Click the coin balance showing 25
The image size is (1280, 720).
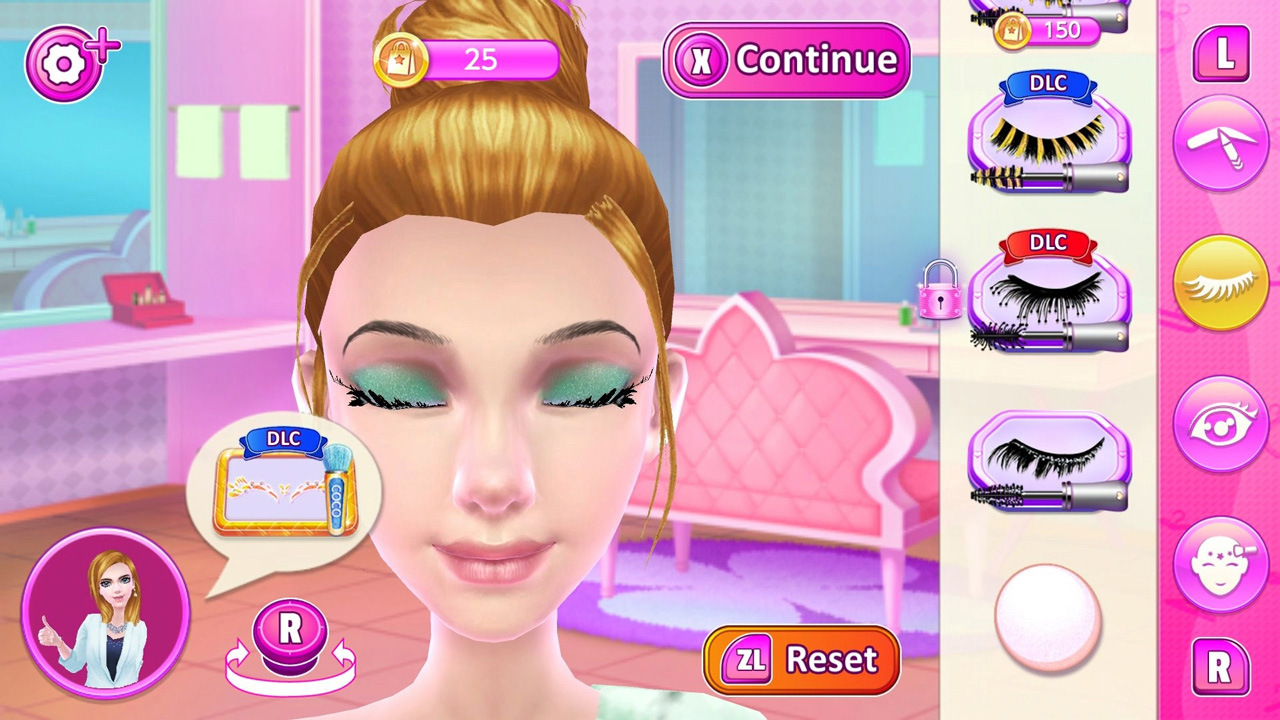pos(480,60)
